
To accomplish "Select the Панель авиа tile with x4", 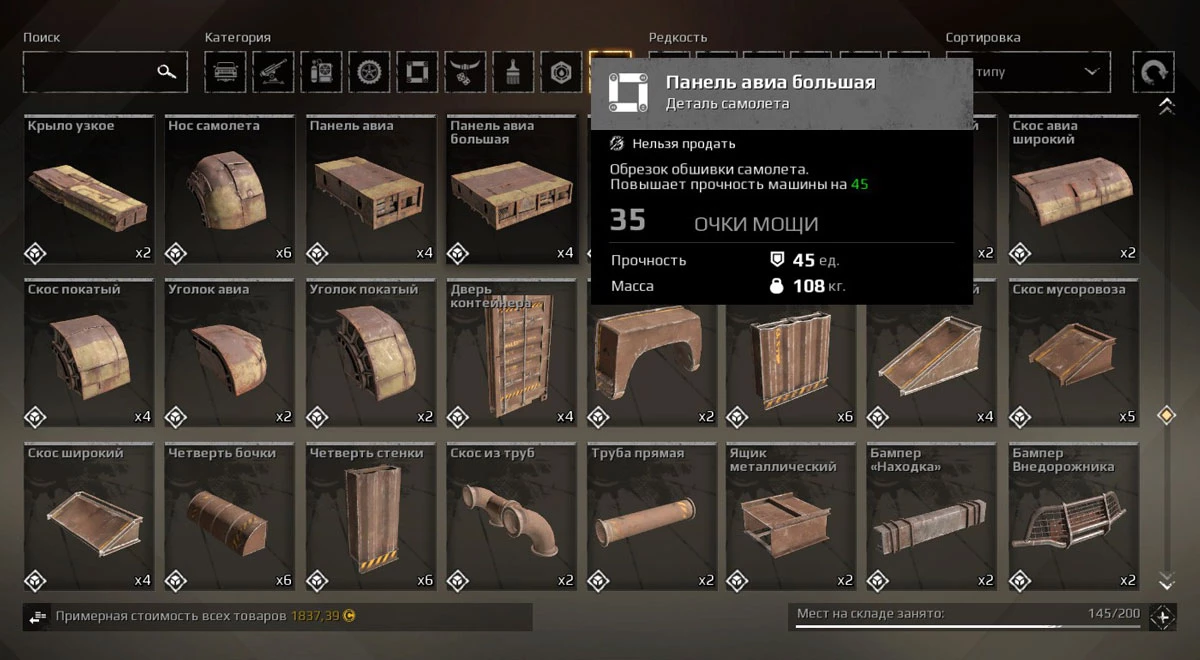I will (371, 190).
